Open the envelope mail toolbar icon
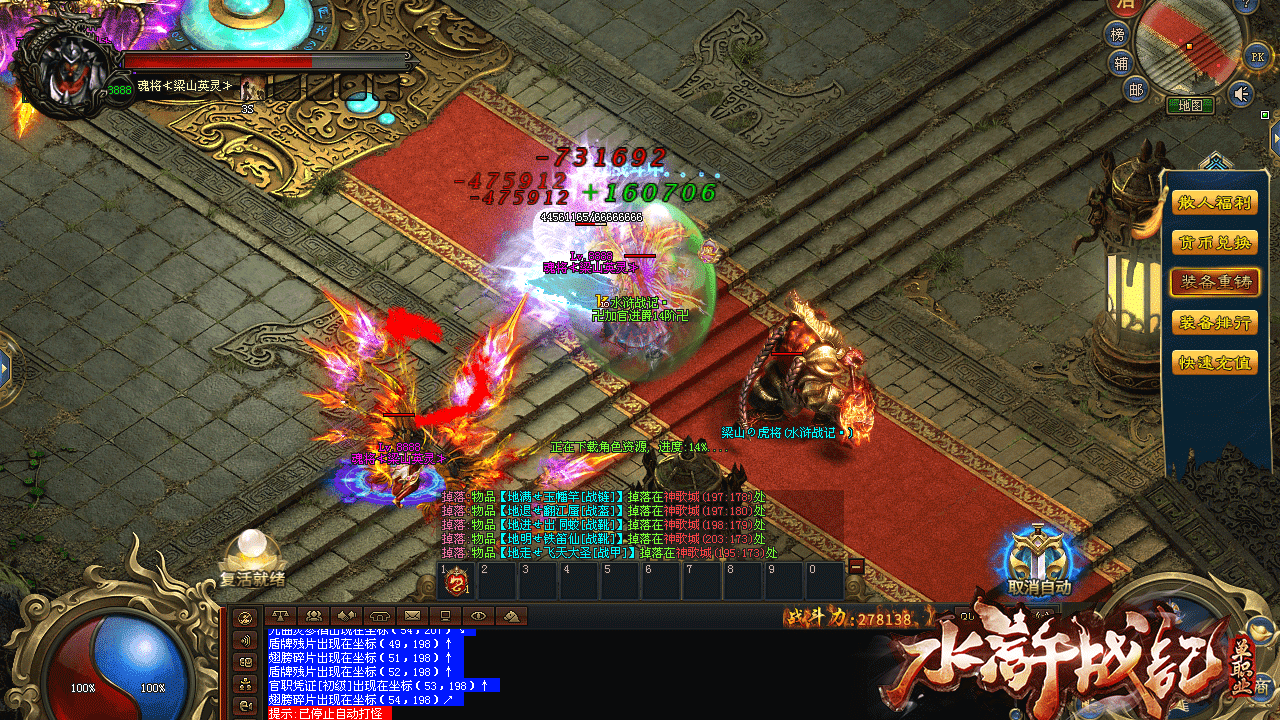 click(411, 616)
